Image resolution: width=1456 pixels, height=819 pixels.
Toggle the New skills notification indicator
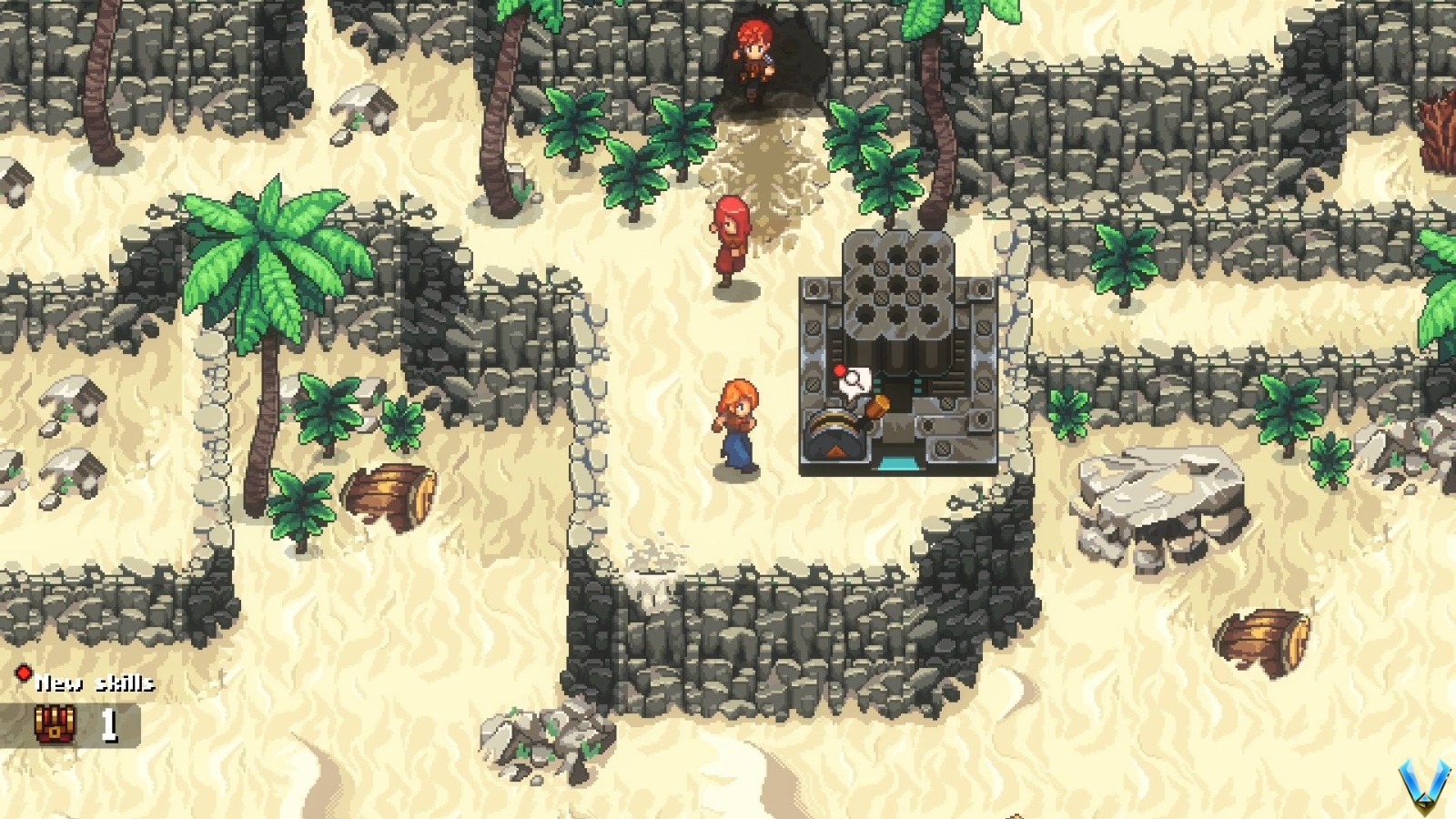(x=24, y=674)
